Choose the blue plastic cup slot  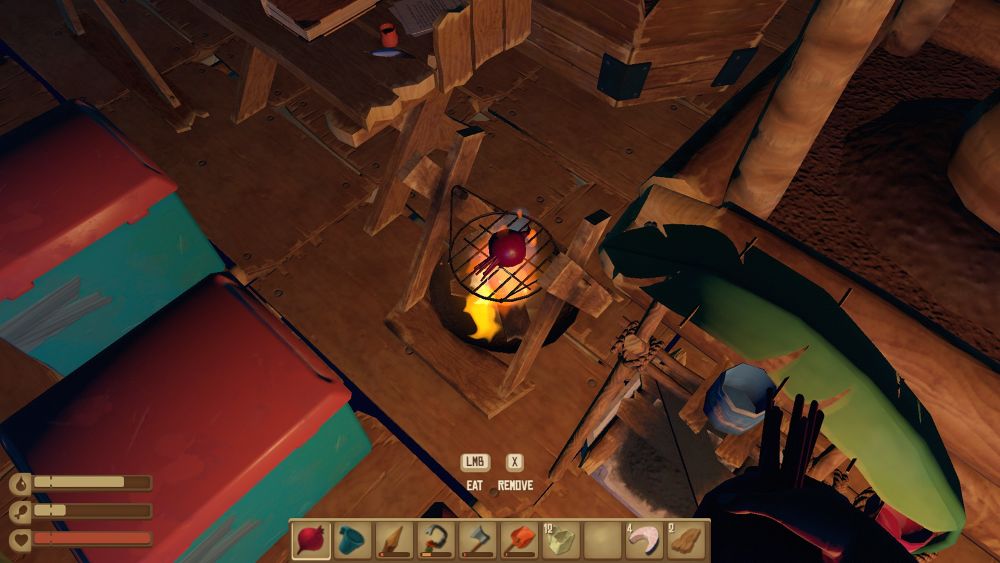pos(353,541)
